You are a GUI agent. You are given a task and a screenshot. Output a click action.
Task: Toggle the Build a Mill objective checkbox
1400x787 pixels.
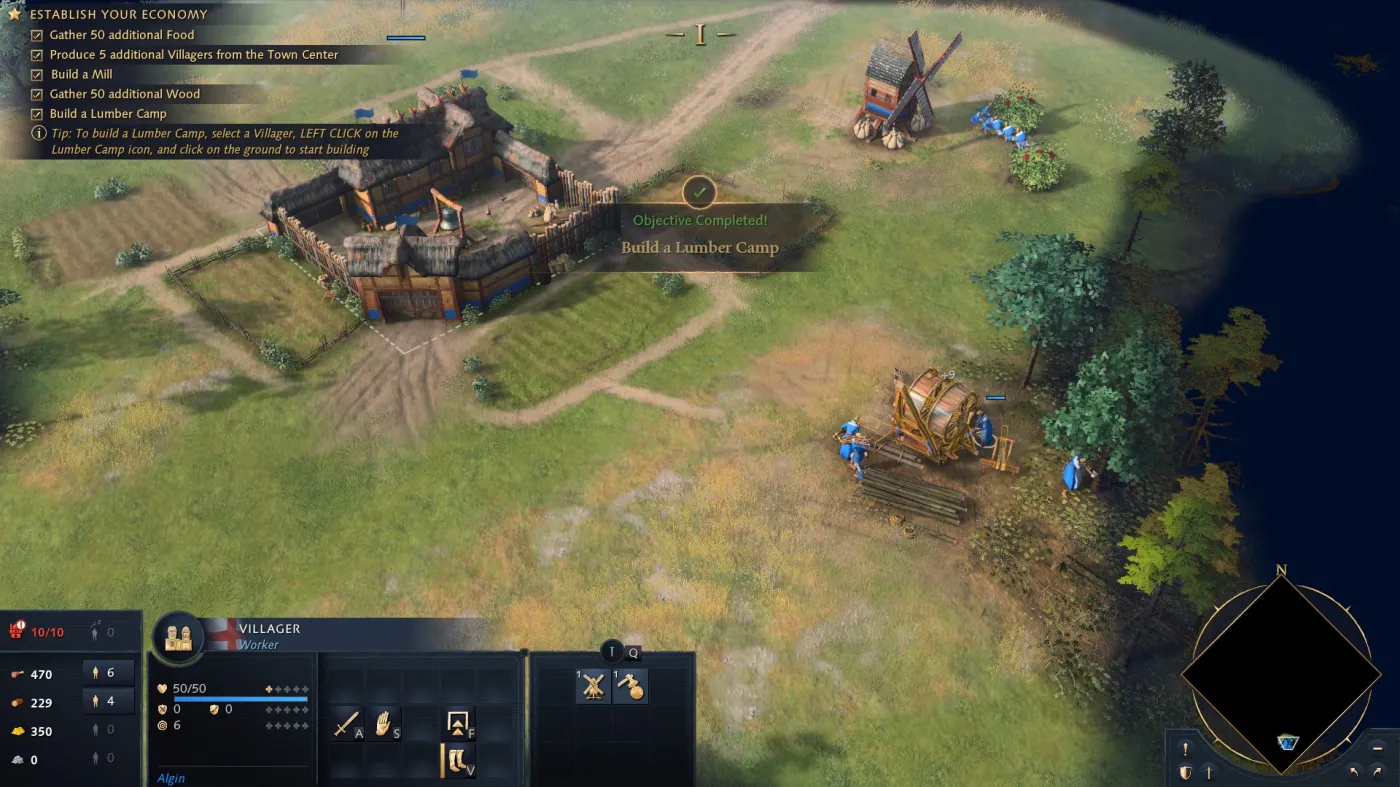(x=37, y=74)
